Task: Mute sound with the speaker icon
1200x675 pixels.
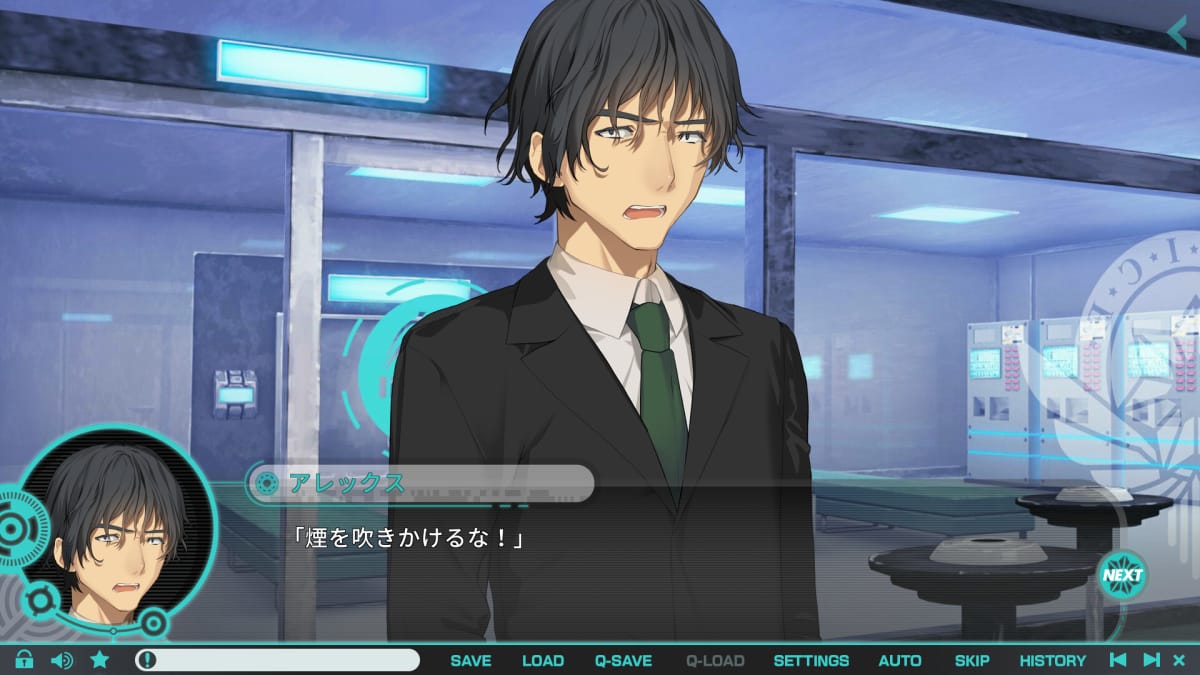Action: pyautogui.click(x=62, y=660)
